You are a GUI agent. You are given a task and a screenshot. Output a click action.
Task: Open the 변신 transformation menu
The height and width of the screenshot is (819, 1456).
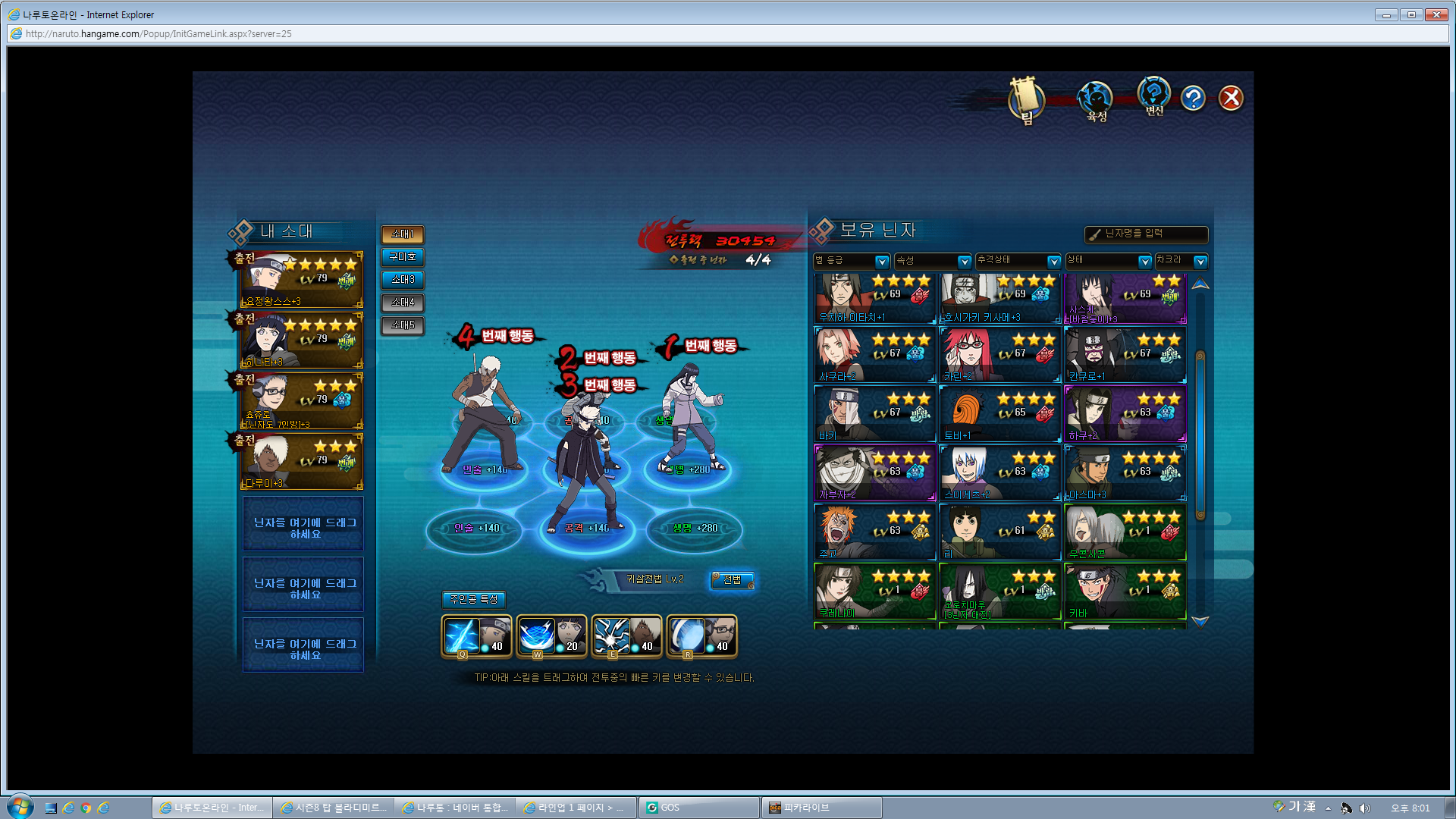[1153, 97]
